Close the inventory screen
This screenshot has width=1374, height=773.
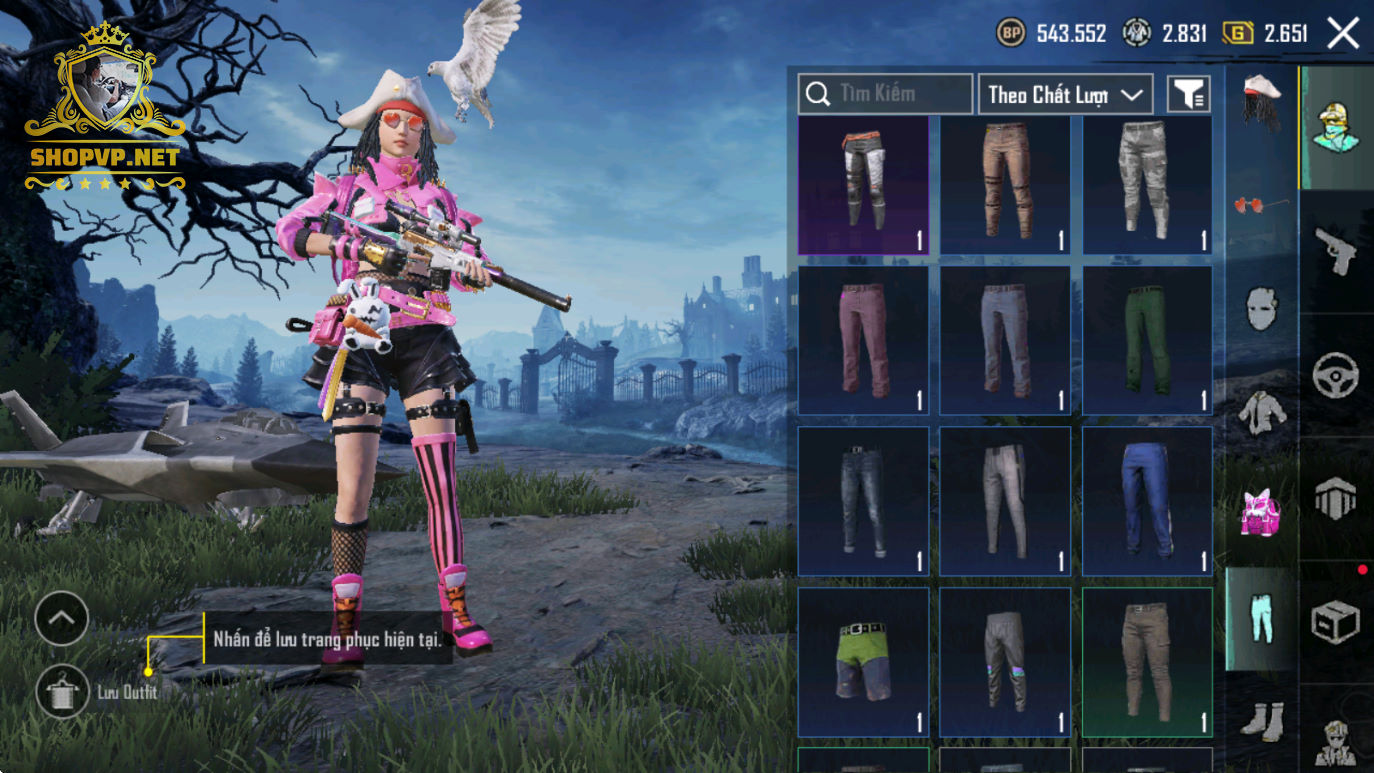coord(1343,33)
